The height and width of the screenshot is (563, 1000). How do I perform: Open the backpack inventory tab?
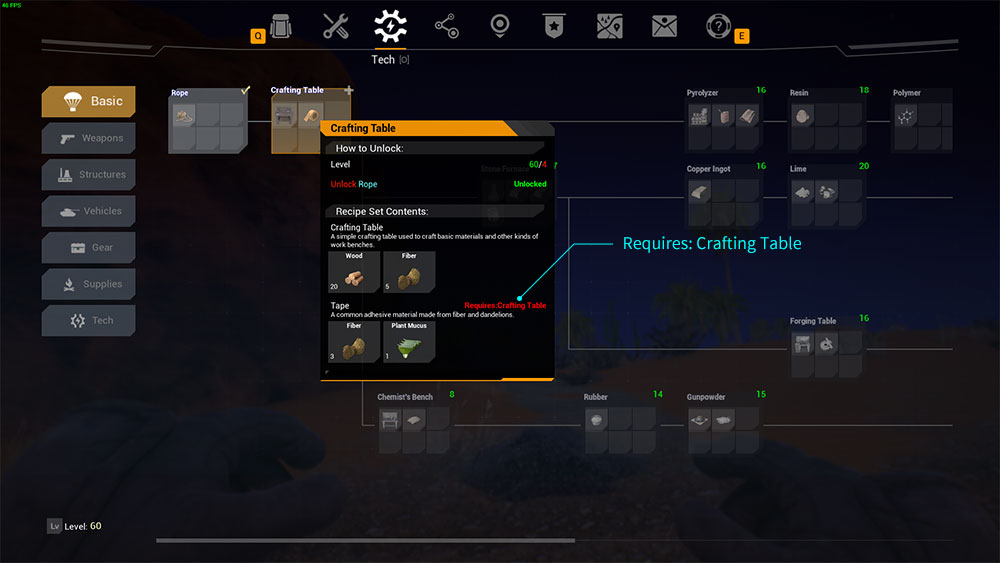pyautogui.click(x=281, y=25)
